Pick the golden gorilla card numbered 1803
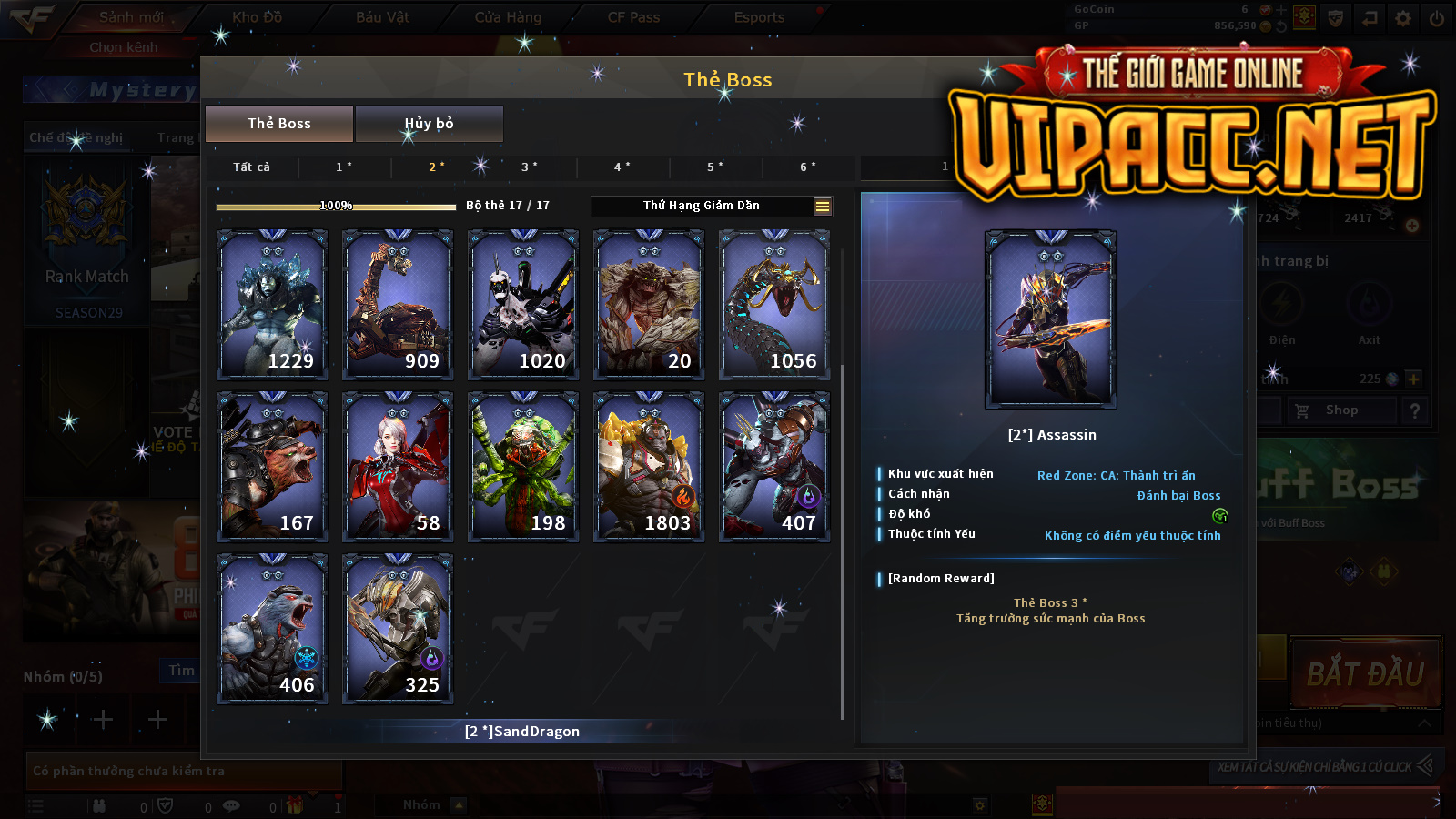This screenshot has height=819, width=1456. [x=649, y=466]
